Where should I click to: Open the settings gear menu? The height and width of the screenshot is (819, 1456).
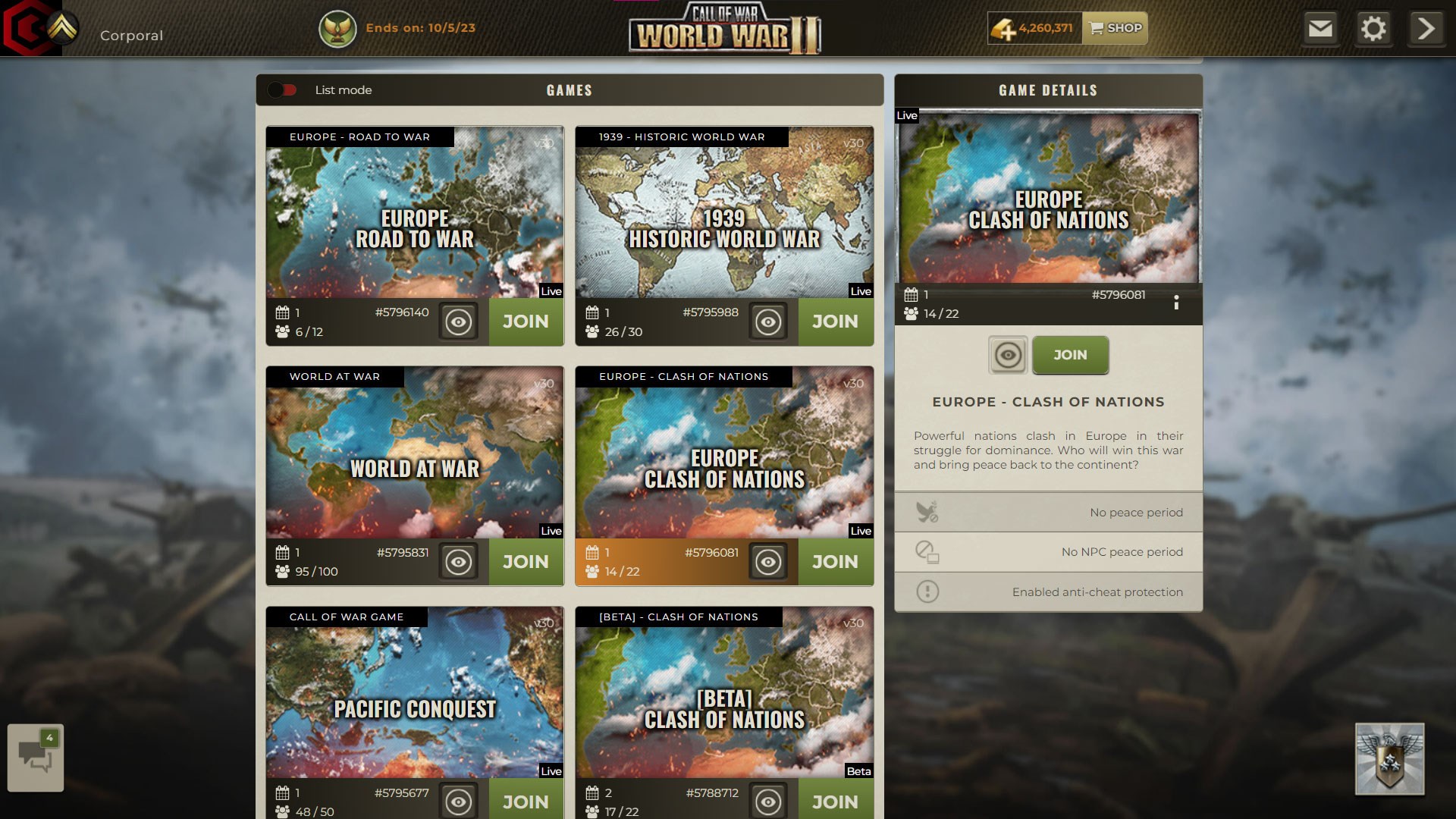click(1375, 28)
